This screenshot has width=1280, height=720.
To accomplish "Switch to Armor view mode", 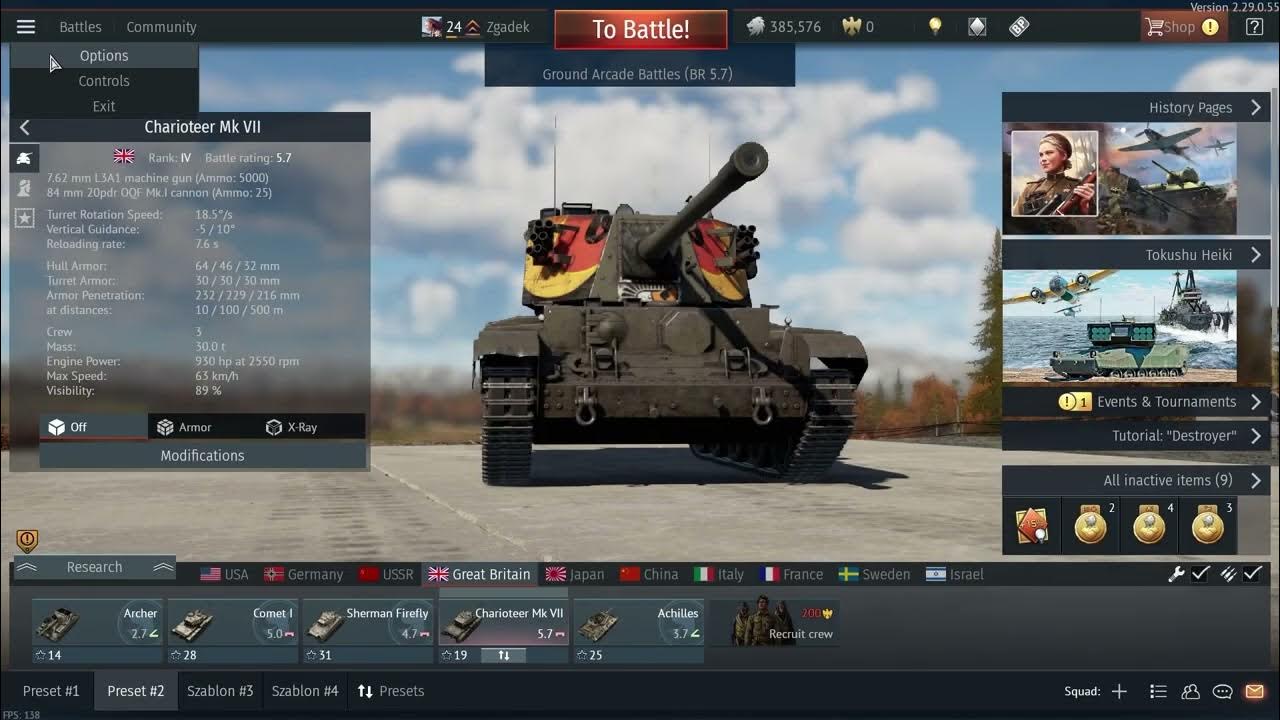I will click(x=184, y=427).
